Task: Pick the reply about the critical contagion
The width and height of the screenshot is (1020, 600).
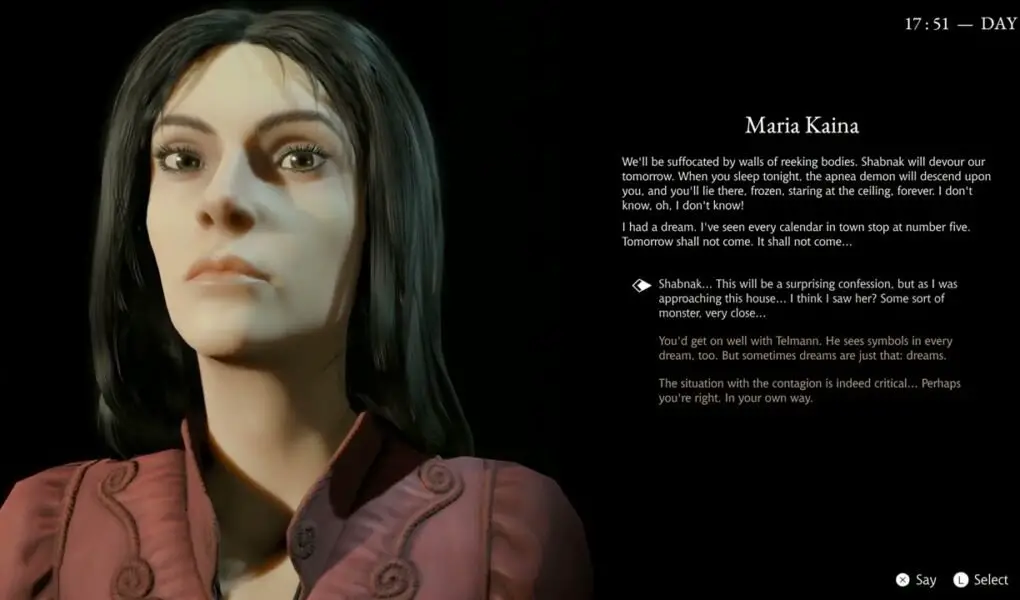Action: click(x=810, y=391)
